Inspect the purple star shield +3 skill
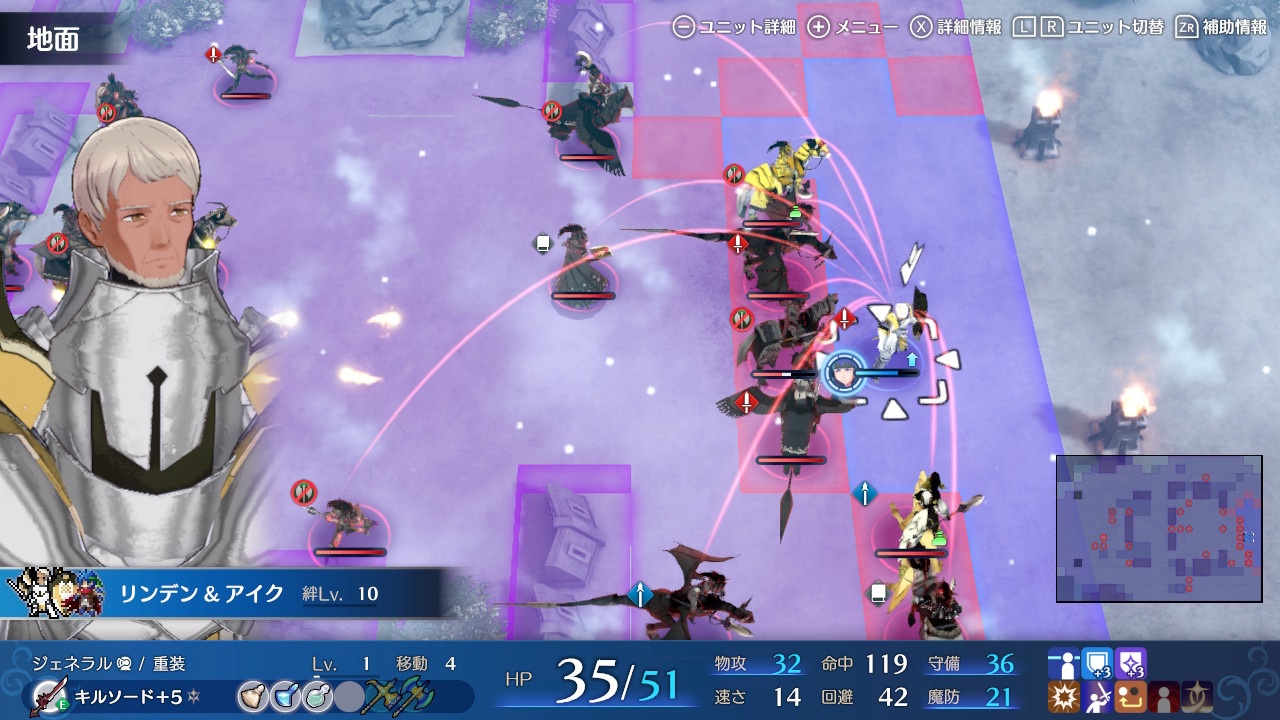Screen dimensions: 1280x720 click(1131, 664)
